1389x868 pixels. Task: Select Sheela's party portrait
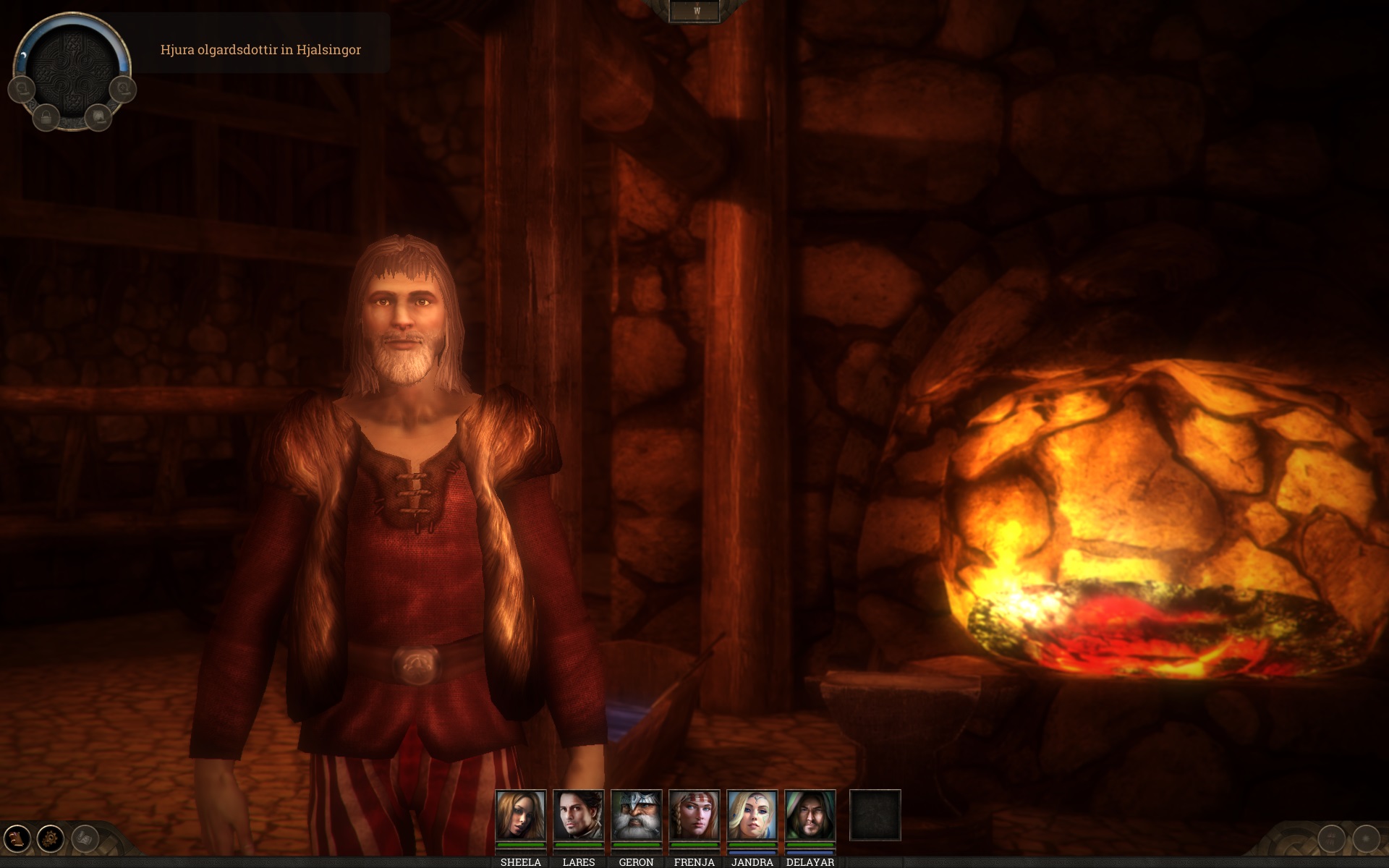point(520,815)
